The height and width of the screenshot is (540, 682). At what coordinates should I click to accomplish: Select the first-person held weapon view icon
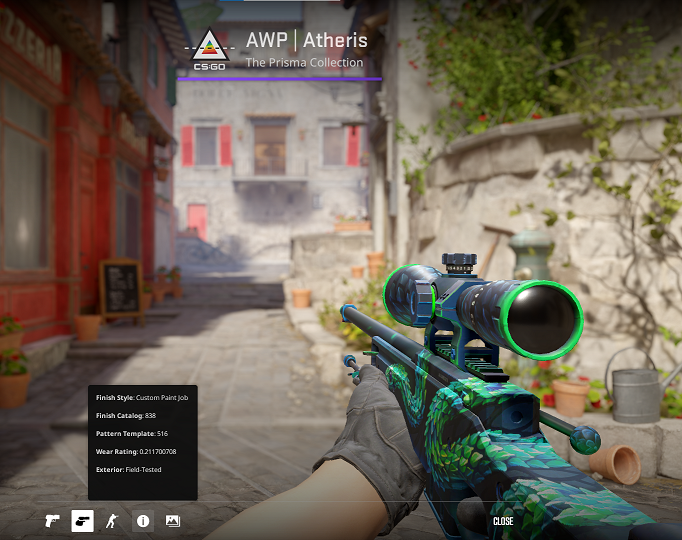point(82,521)
